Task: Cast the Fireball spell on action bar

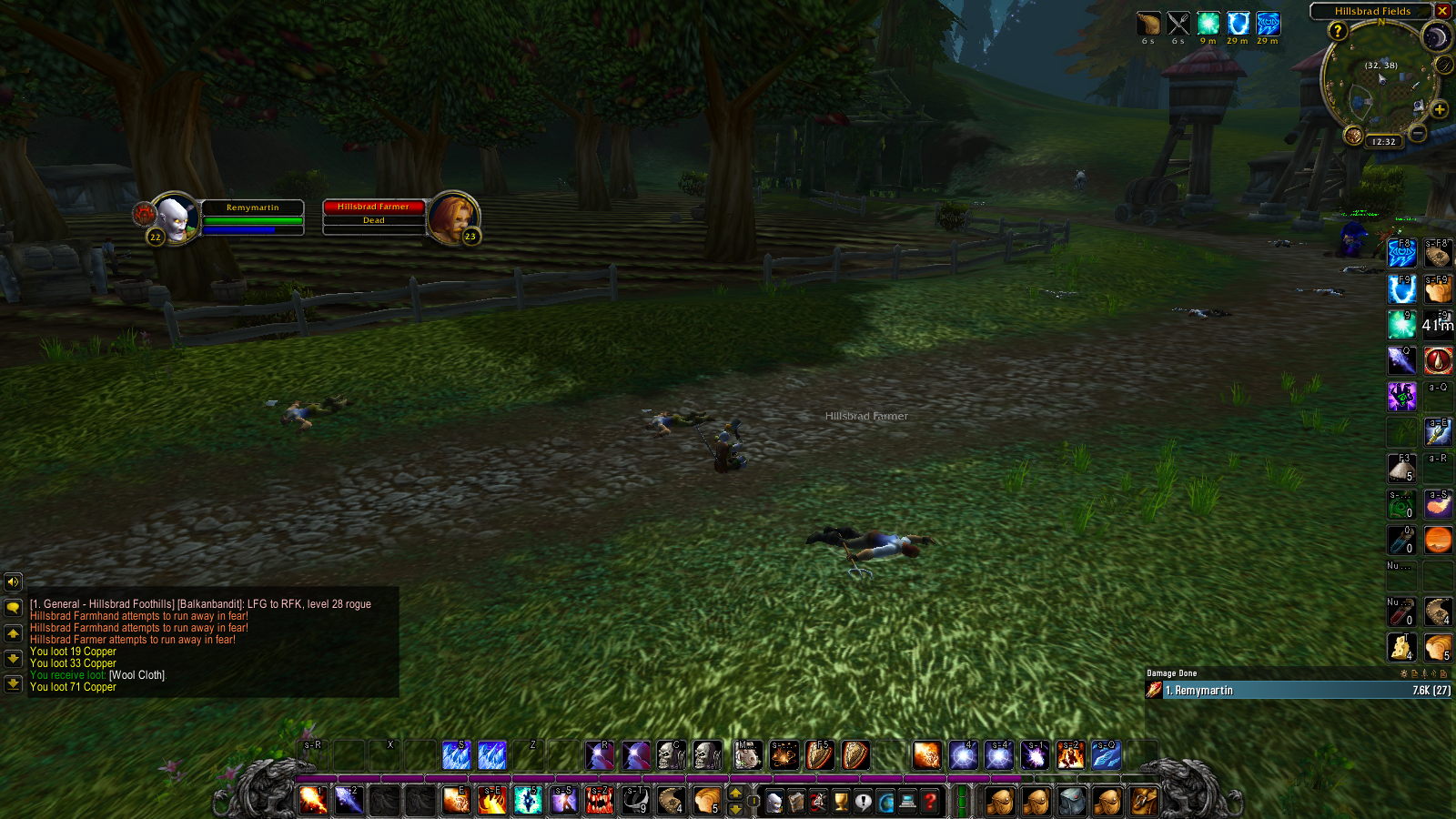Action: [313, 800]
